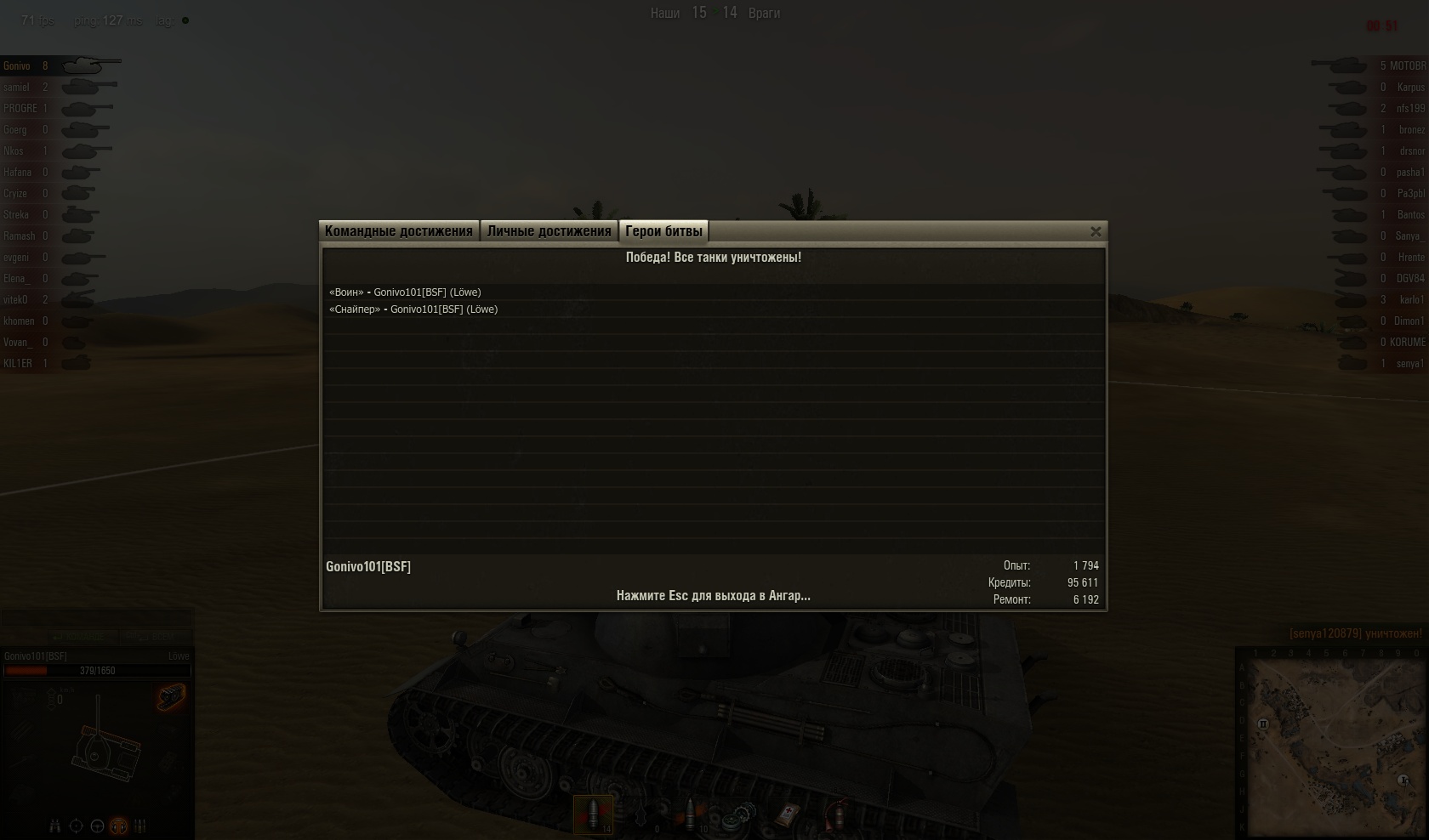Use the fire extinguisher consumable
This screenshot has height=840, width=1429.
(x=838, y=814)
